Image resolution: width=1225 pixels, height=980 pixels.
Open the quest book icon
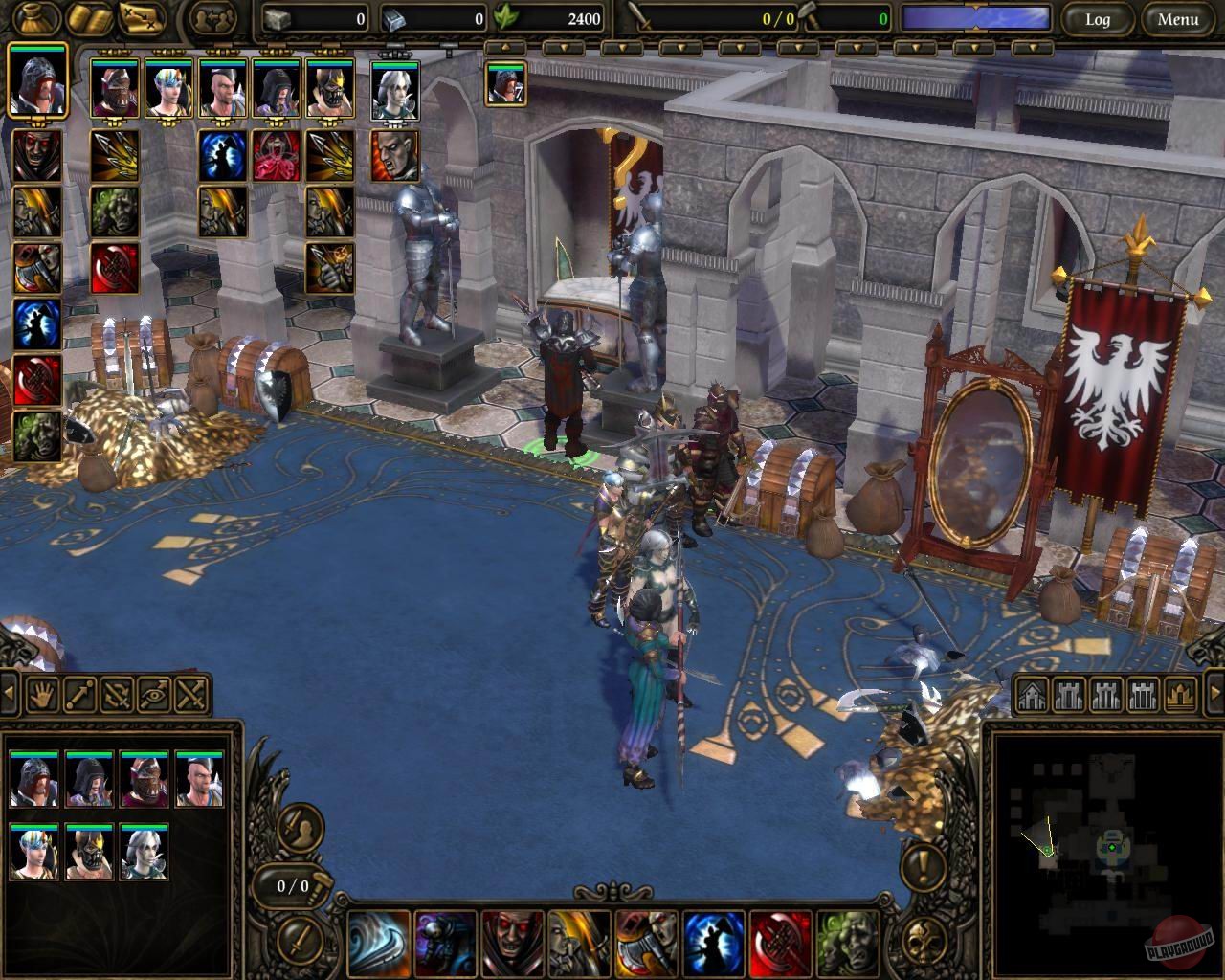click(88, 18)
